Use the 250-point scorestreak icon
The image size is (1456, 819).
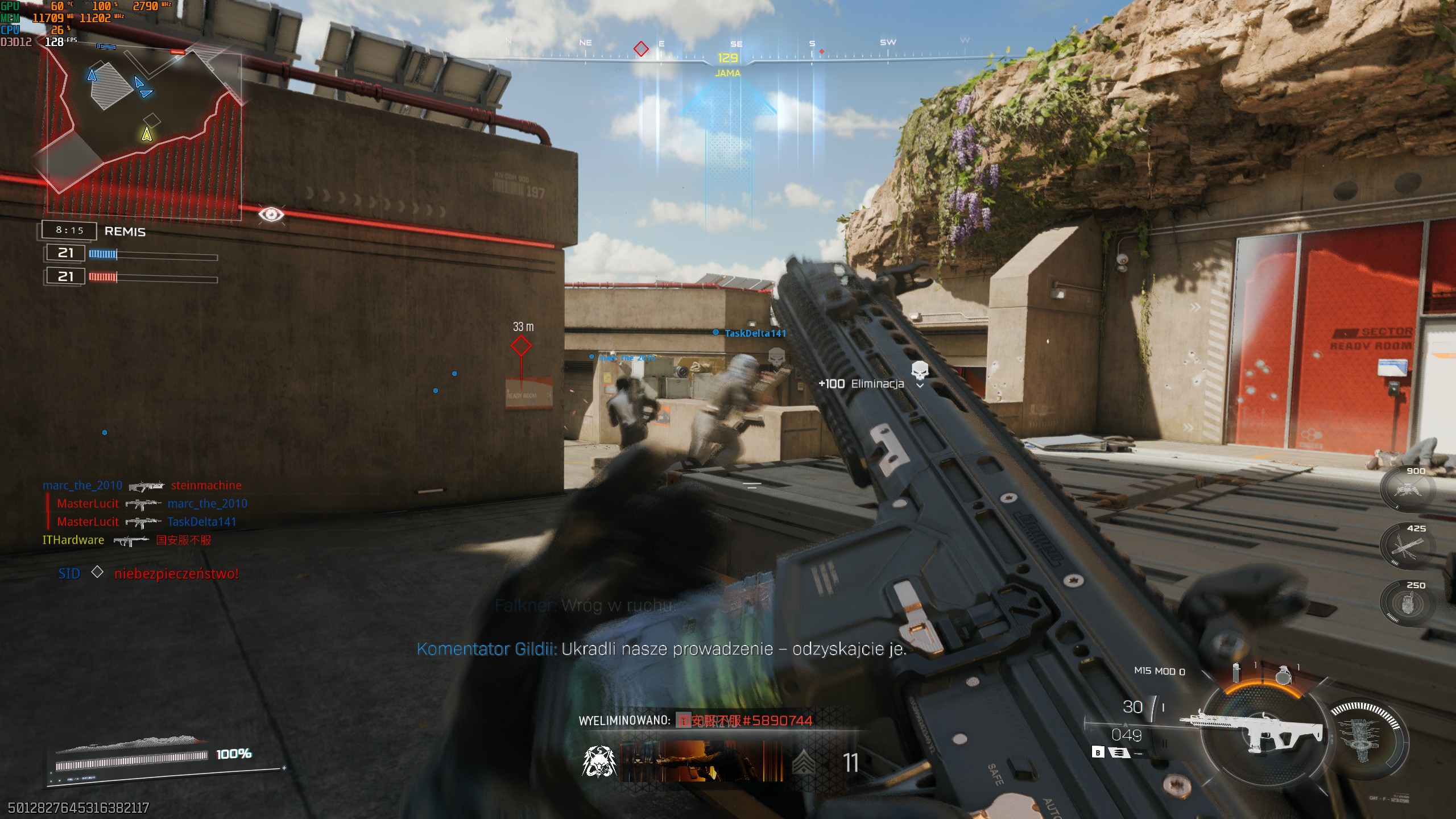(x=1408, y=603)
